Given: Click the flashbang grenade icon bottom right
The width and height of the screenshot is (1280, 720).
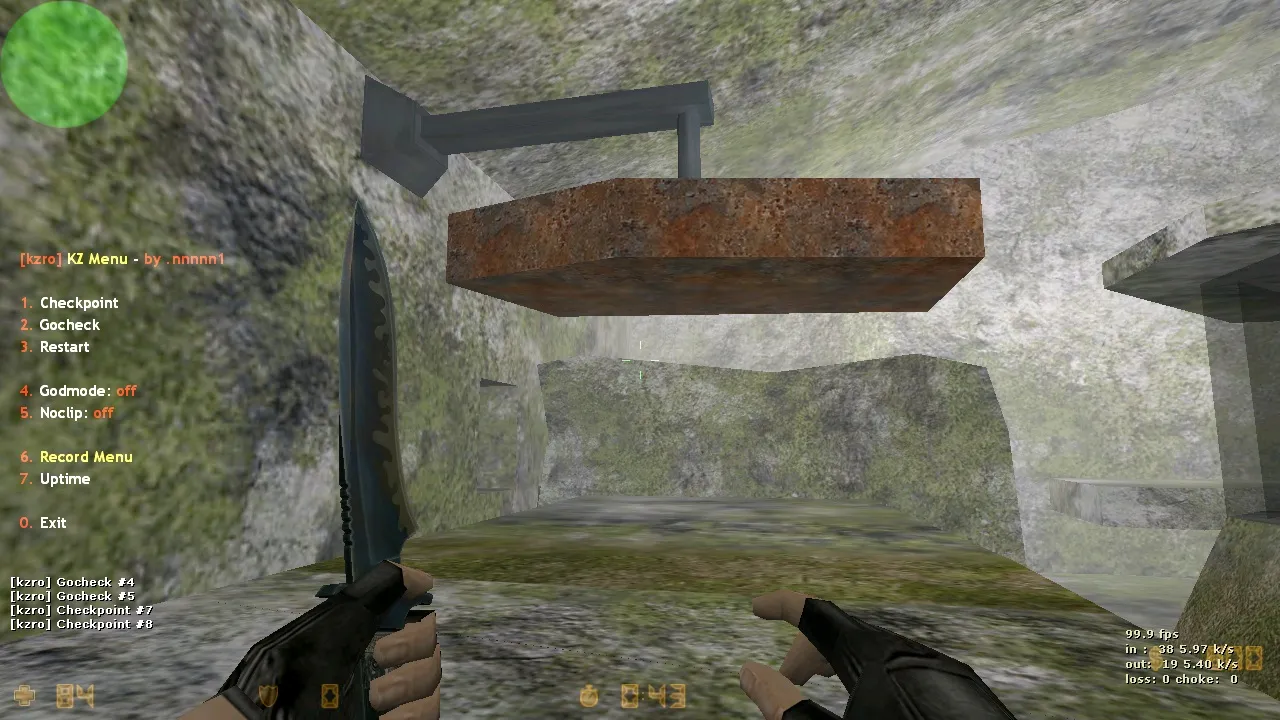Looking at the screenshot, I should [1255, 658].
